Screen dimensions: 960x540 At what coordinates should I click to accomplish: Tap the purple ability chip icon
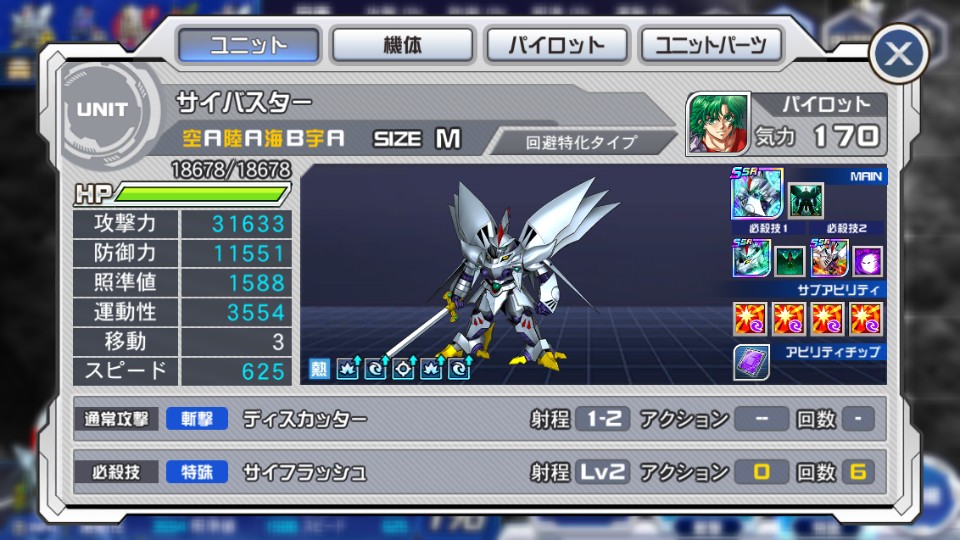click(751, 362)
